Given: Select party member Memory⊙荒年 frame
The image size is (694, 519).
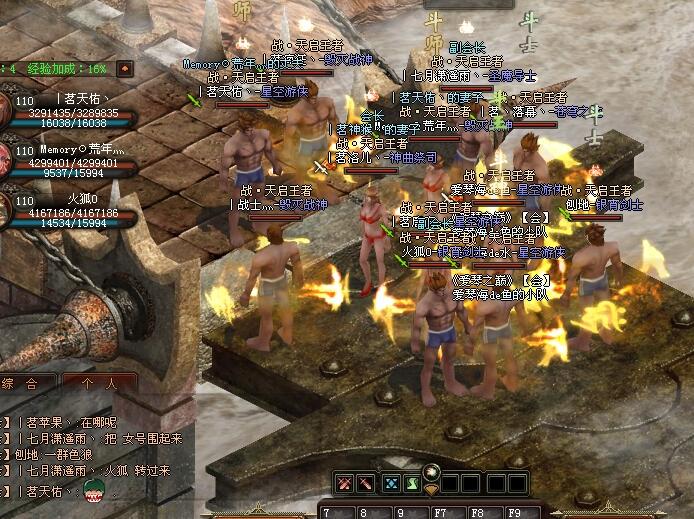Looking at the screenshot, I should click(x=72, y=162).
